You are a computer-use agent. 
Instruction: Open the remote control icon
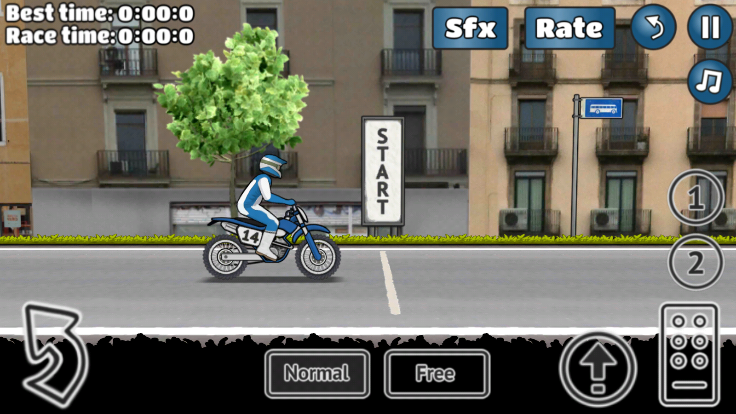tap(689, 351)
